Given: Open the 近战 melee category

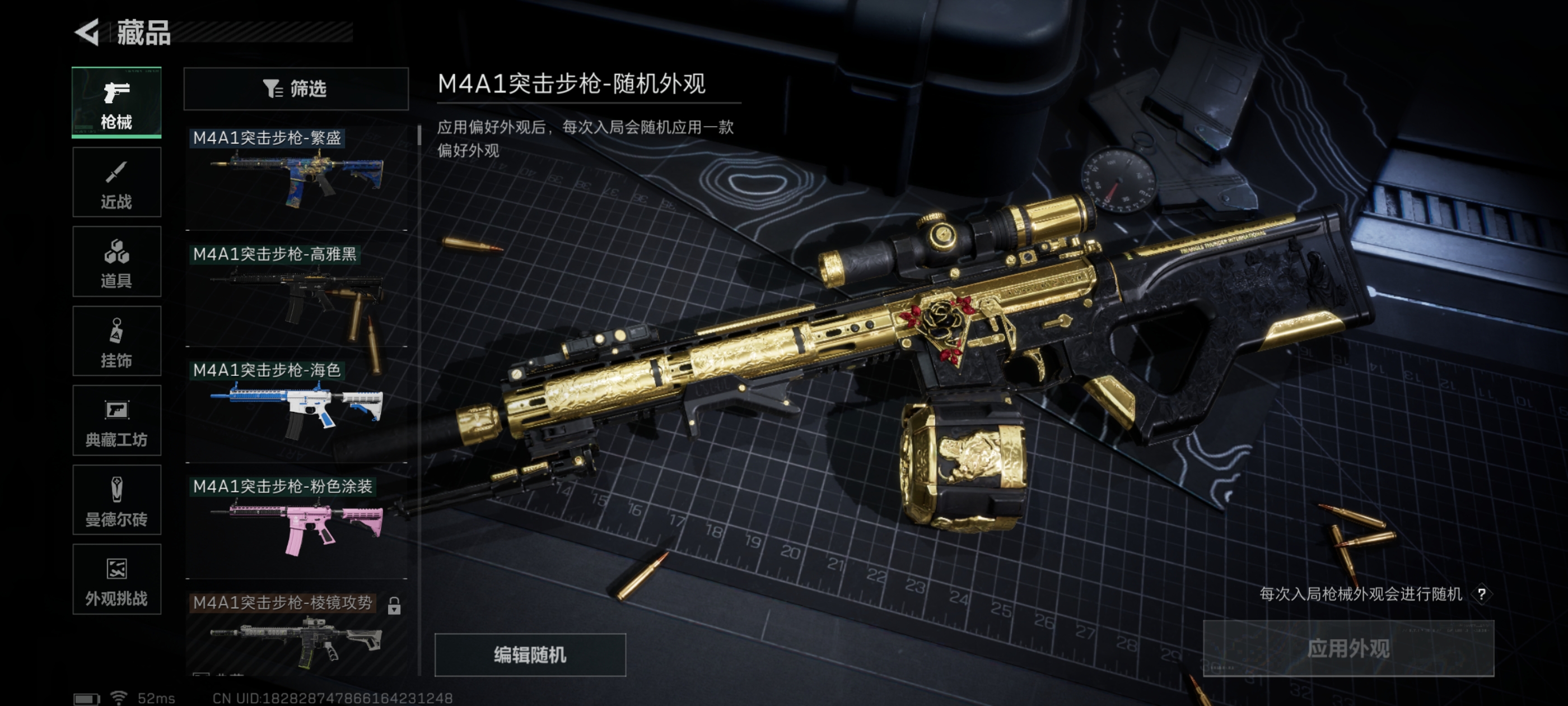Looking at the screenshot, I should click(x=116, y=182).
